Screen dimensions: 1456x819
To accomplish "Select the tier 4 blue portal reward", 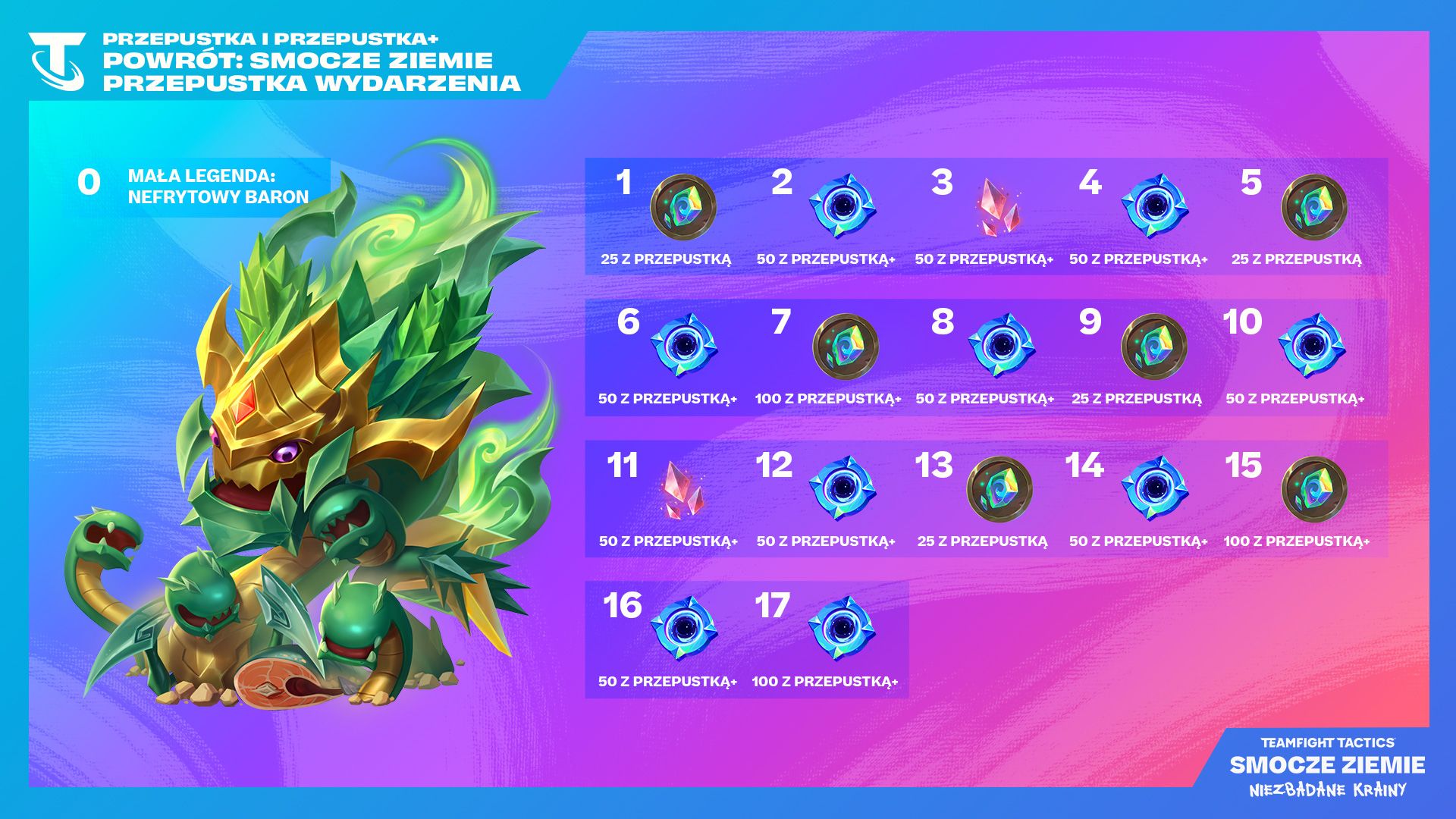I will click(1154, 206).
